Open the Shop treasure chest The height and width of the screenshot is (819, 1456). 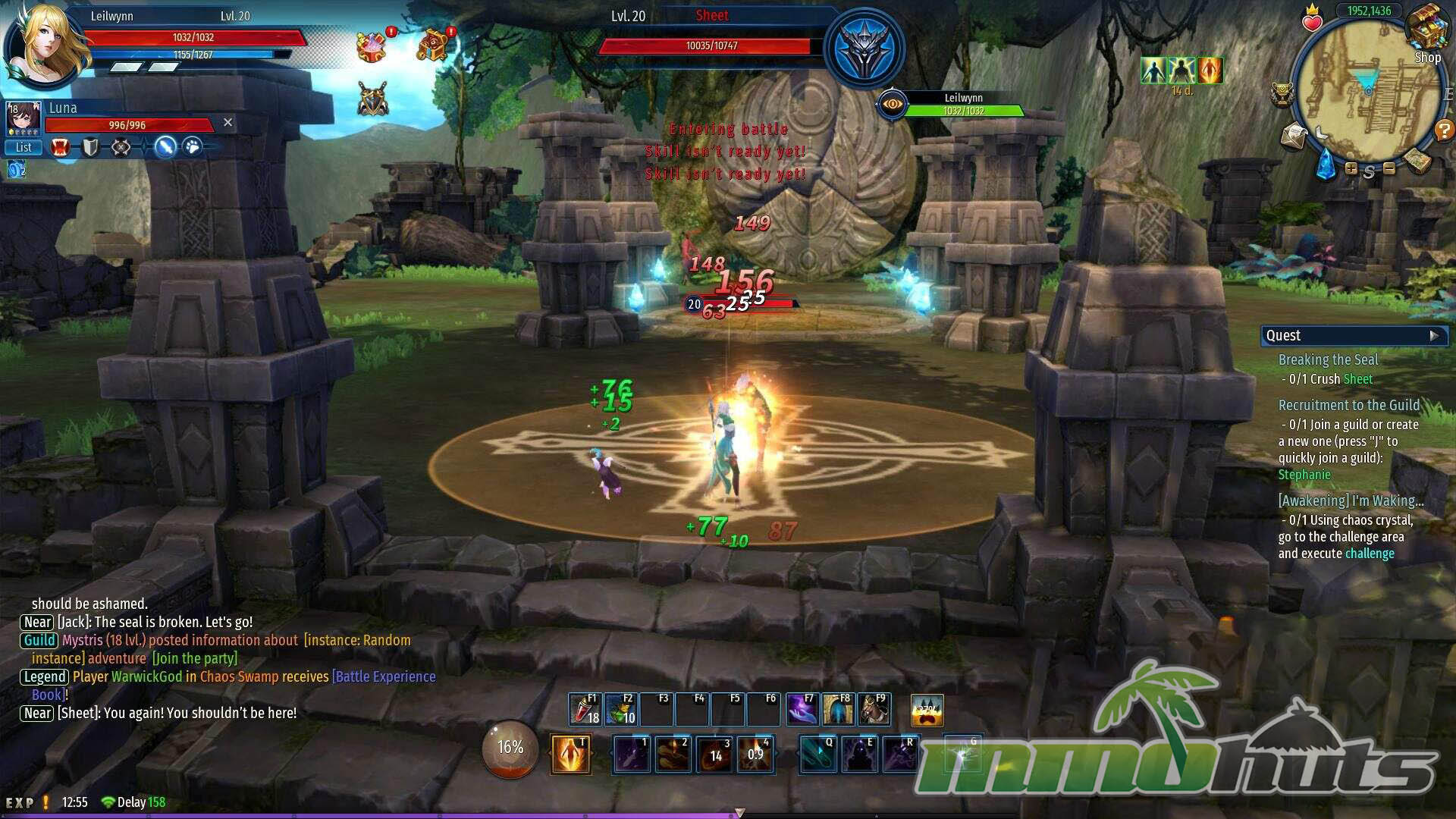click(x=1426, y=30)
